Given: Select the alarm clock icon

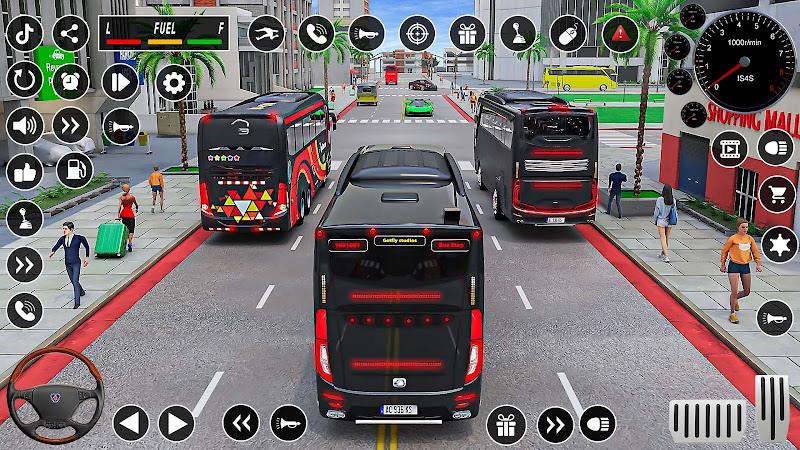Looking at the screenshot, I should click(70, 79).
